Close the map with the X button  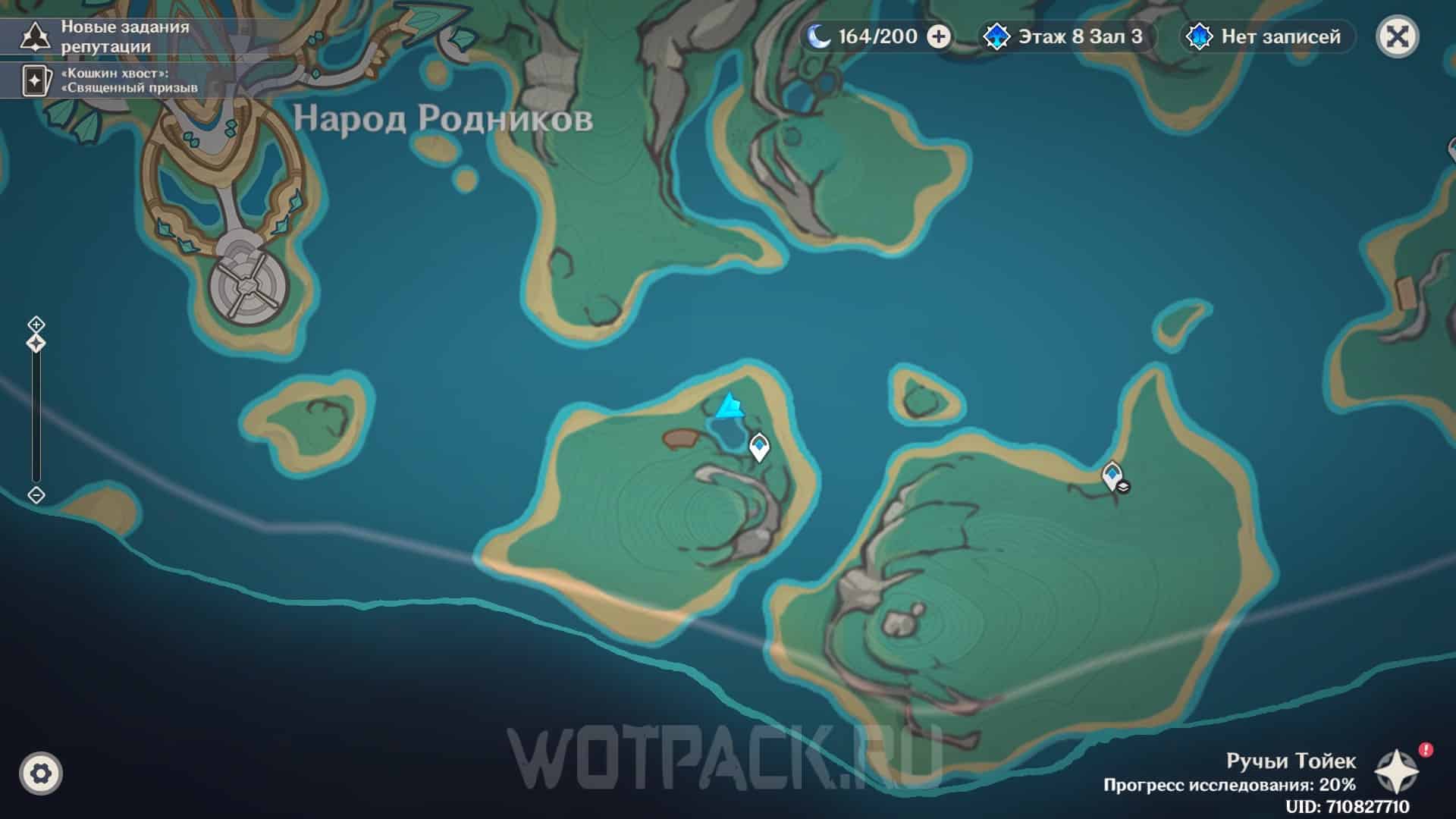point(1397,36)
